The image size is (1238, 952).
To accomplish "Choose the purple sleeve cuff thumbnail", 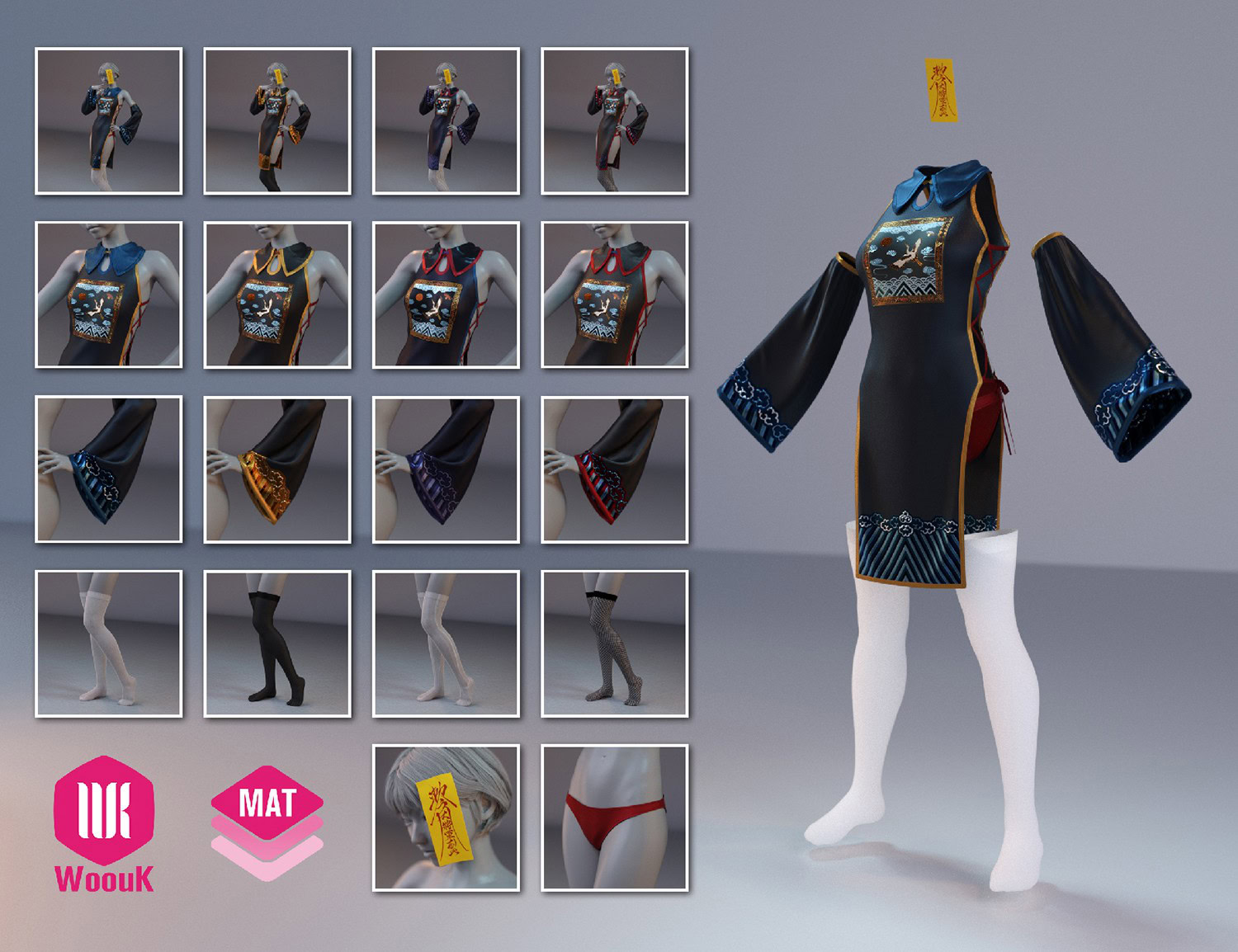I will [446, 469].
